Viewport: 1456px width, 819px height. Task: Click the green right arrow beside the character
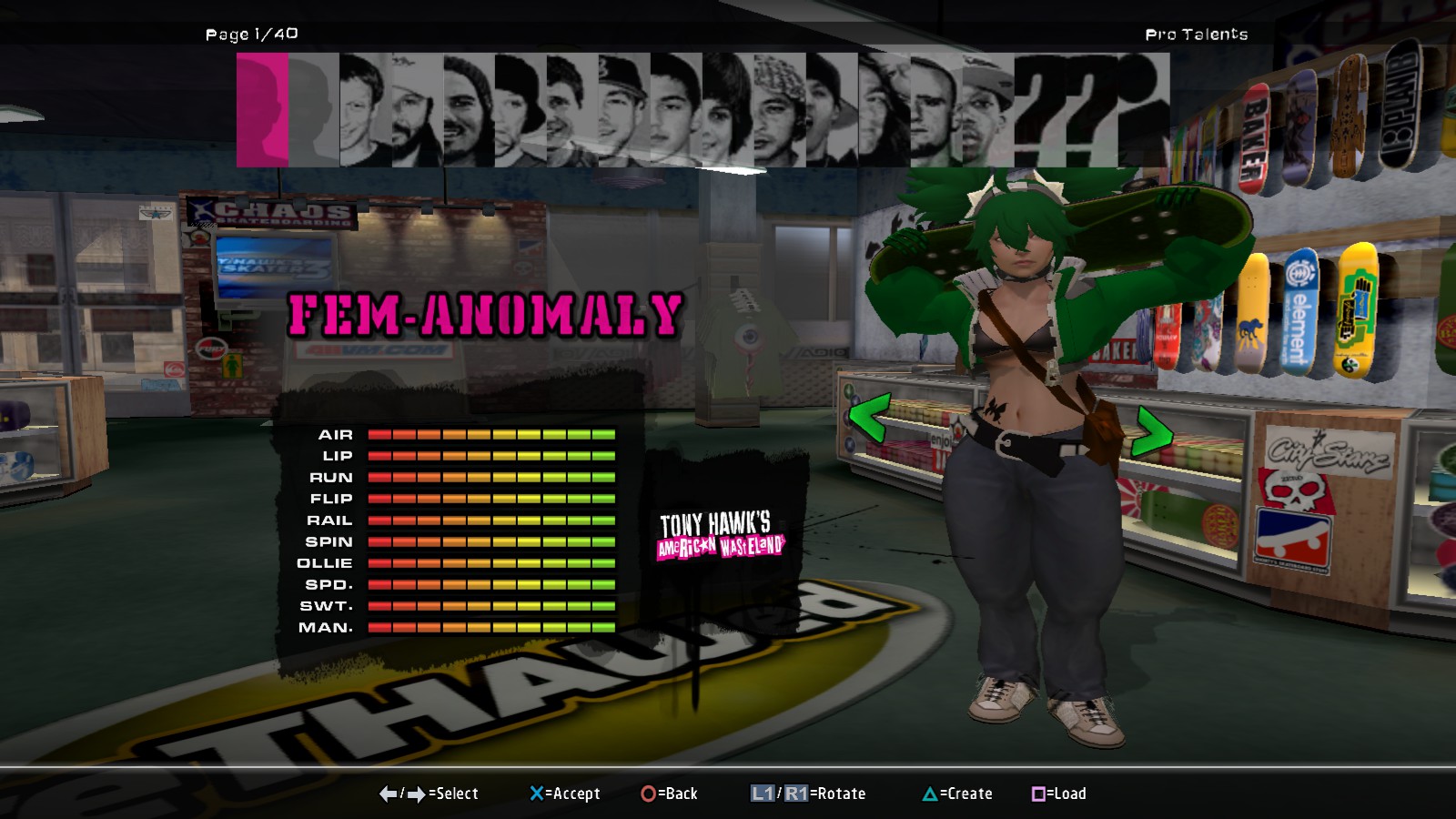[1150, 430]
